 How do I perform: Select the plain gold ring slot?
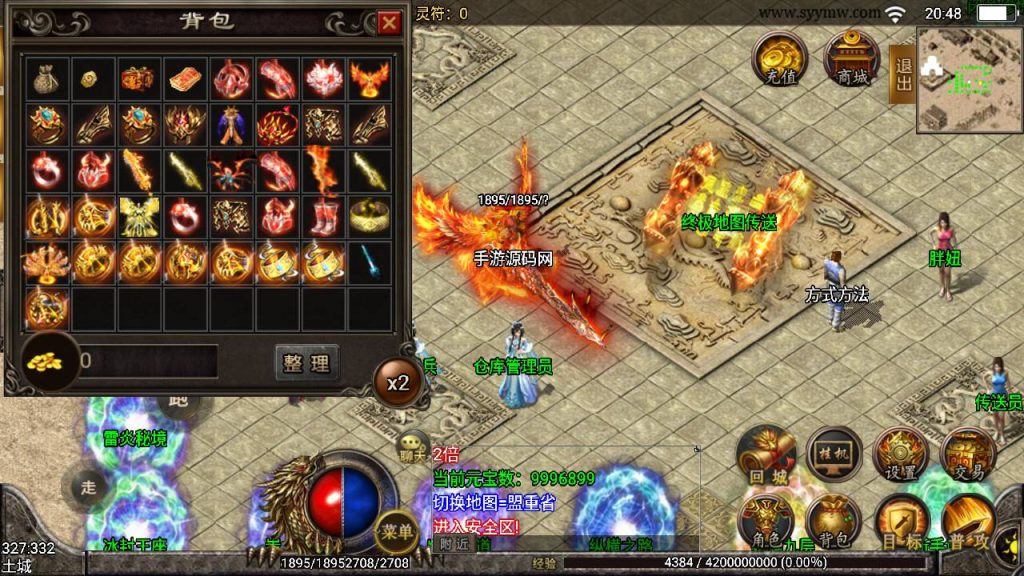coord(370,215)
